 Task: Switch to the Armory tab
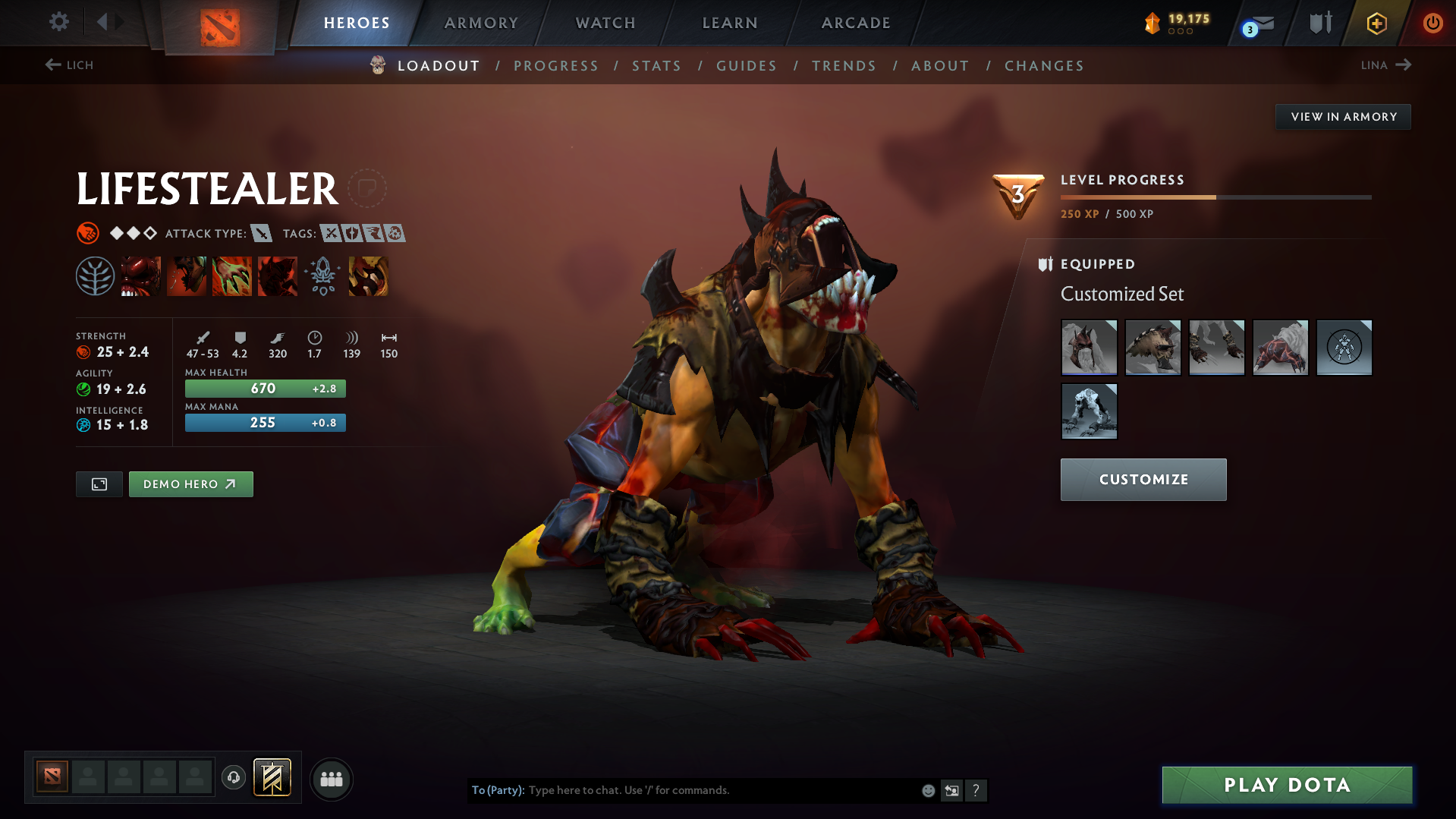point(481,23)
